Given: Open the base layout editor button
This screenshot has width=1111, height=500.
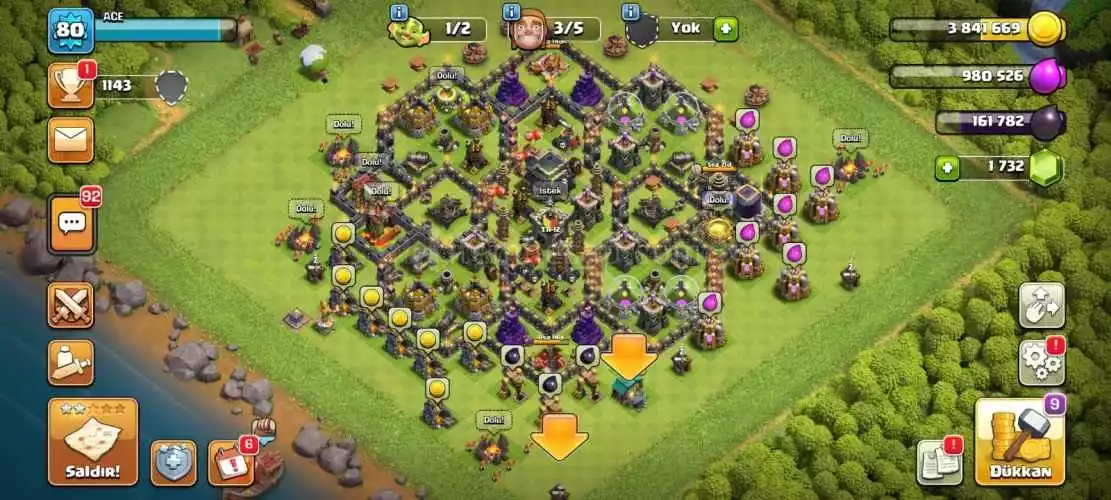Looking at the screenshot, I should [x=1041, y=305].
